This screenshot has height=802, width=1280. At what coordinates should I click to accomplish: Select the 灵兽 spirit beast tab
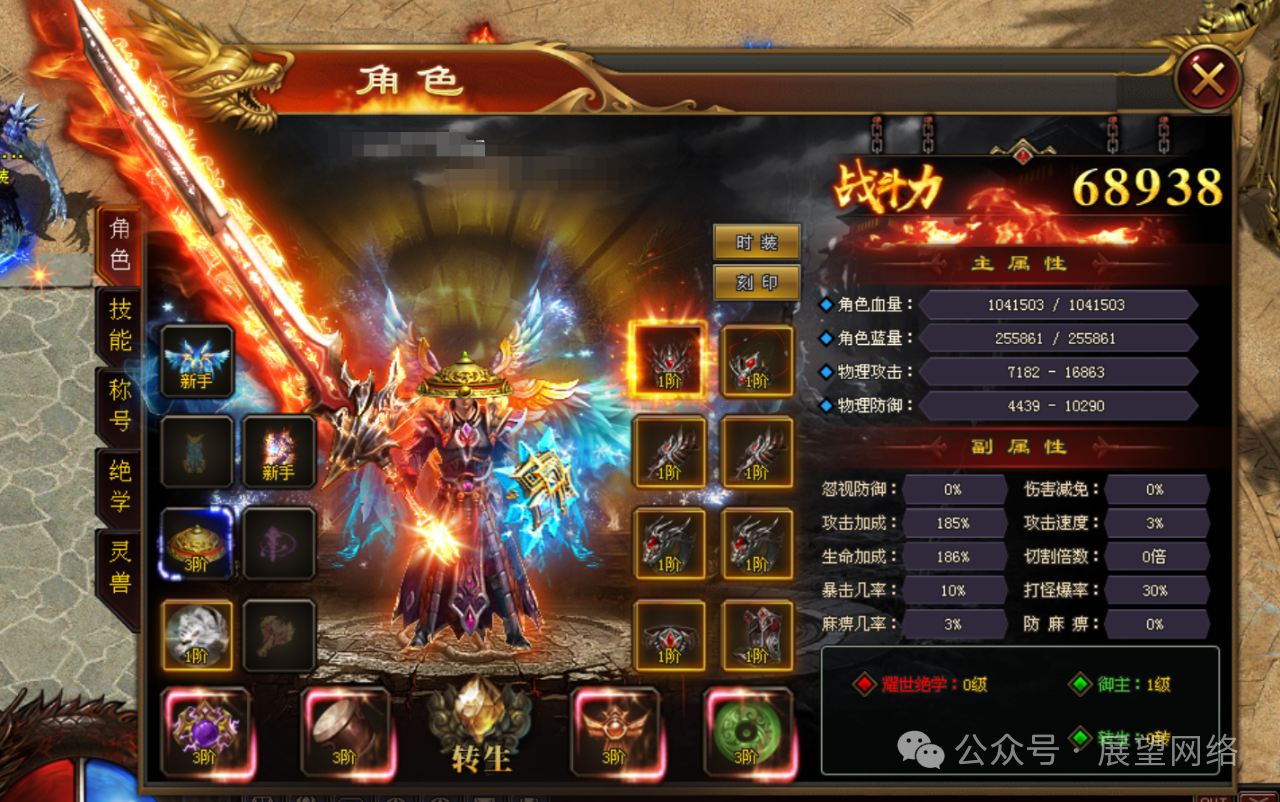pos(120,566)
